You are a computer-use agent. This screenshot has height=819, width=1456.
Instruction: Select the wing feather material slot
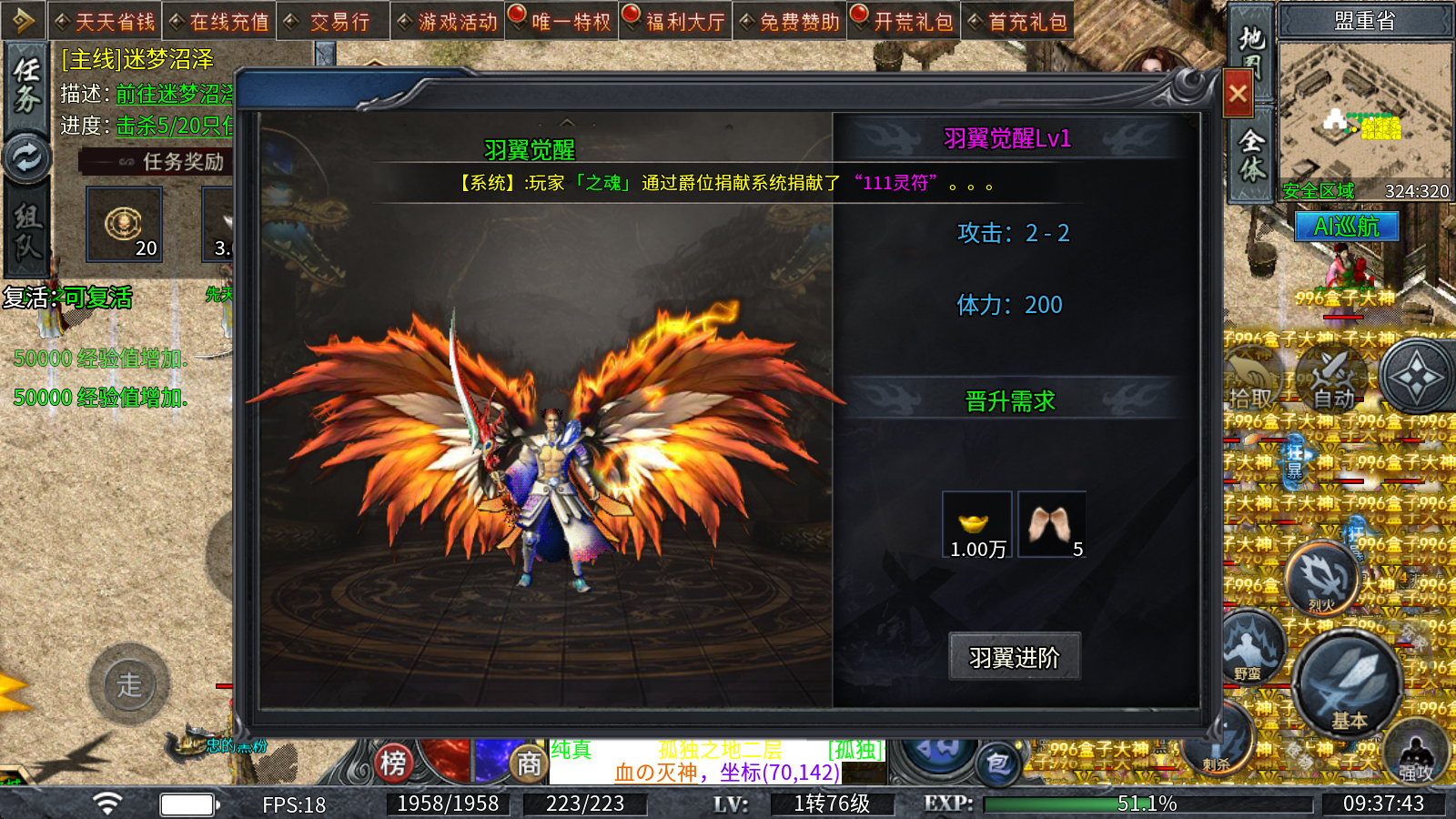pos(1052,524)
